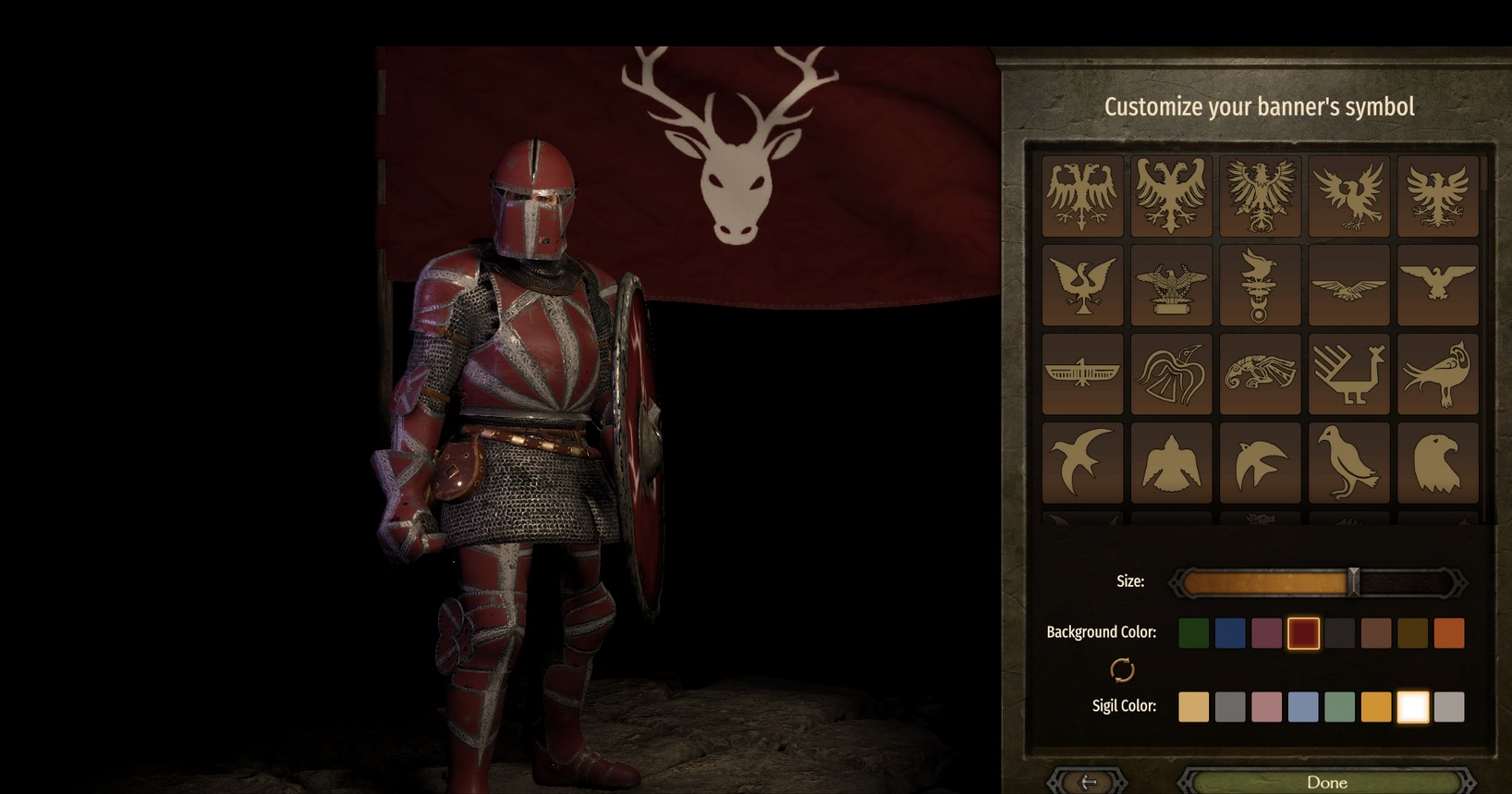The height and width of the screenshot is (794, 1512).
Task: Choose the torch-bearing bird symbol
Action: click(x=1260, y=285)
